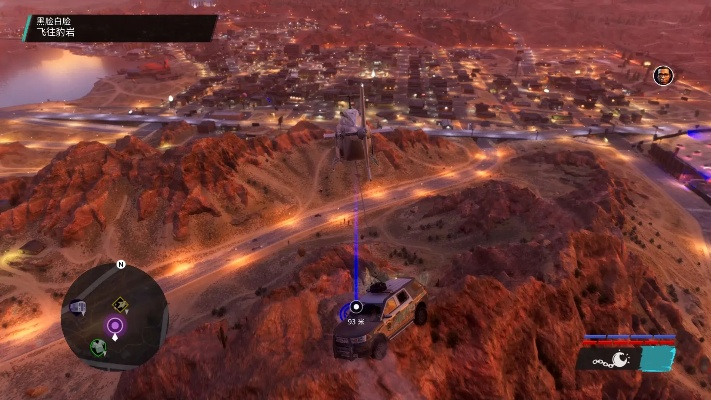Open the mission objective tracker banner
The image size is (711, 400).
click(x=120, y=27)
